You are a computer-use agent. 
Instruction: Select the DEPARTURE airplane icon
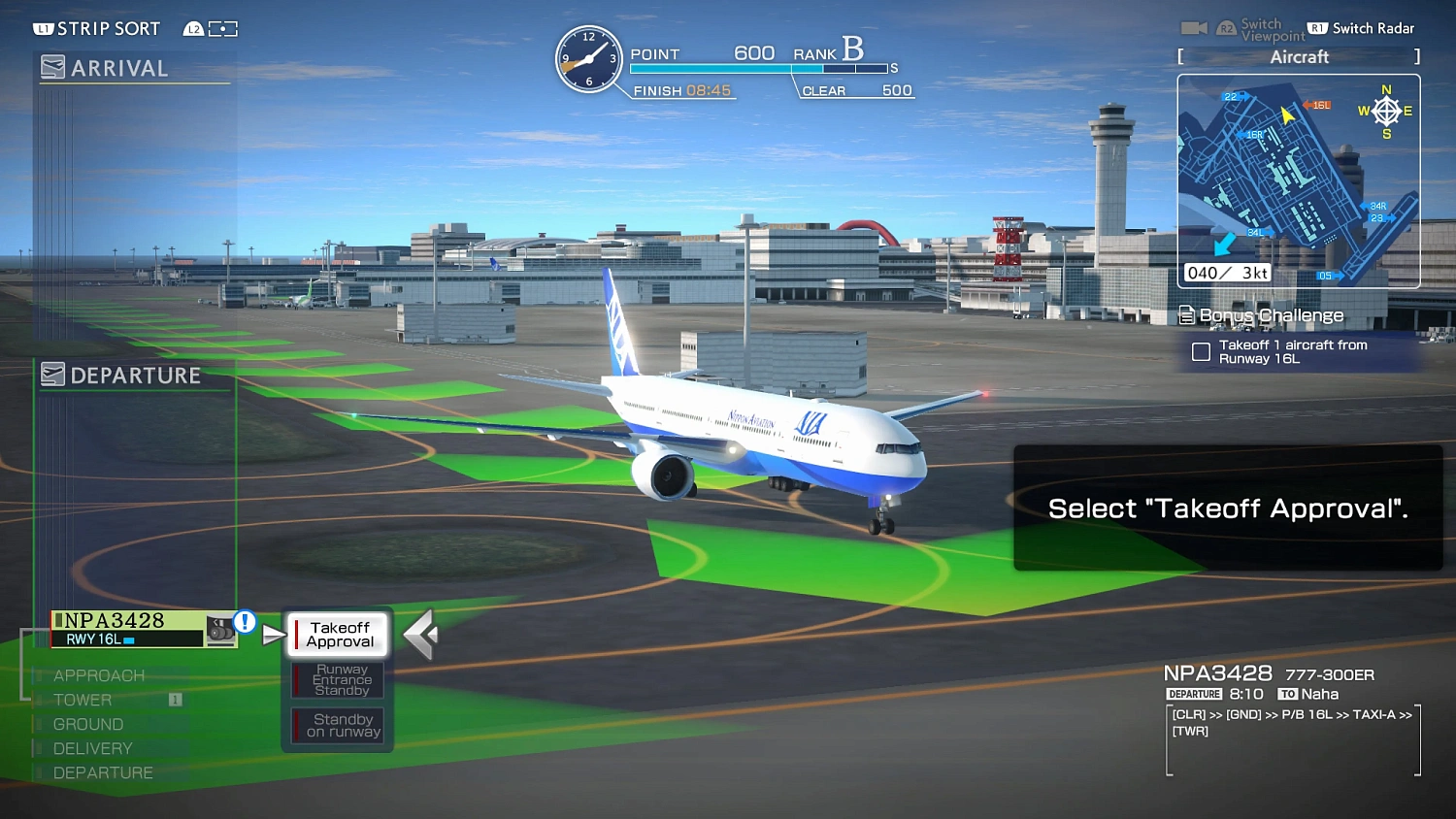click(x=53, y=374)
